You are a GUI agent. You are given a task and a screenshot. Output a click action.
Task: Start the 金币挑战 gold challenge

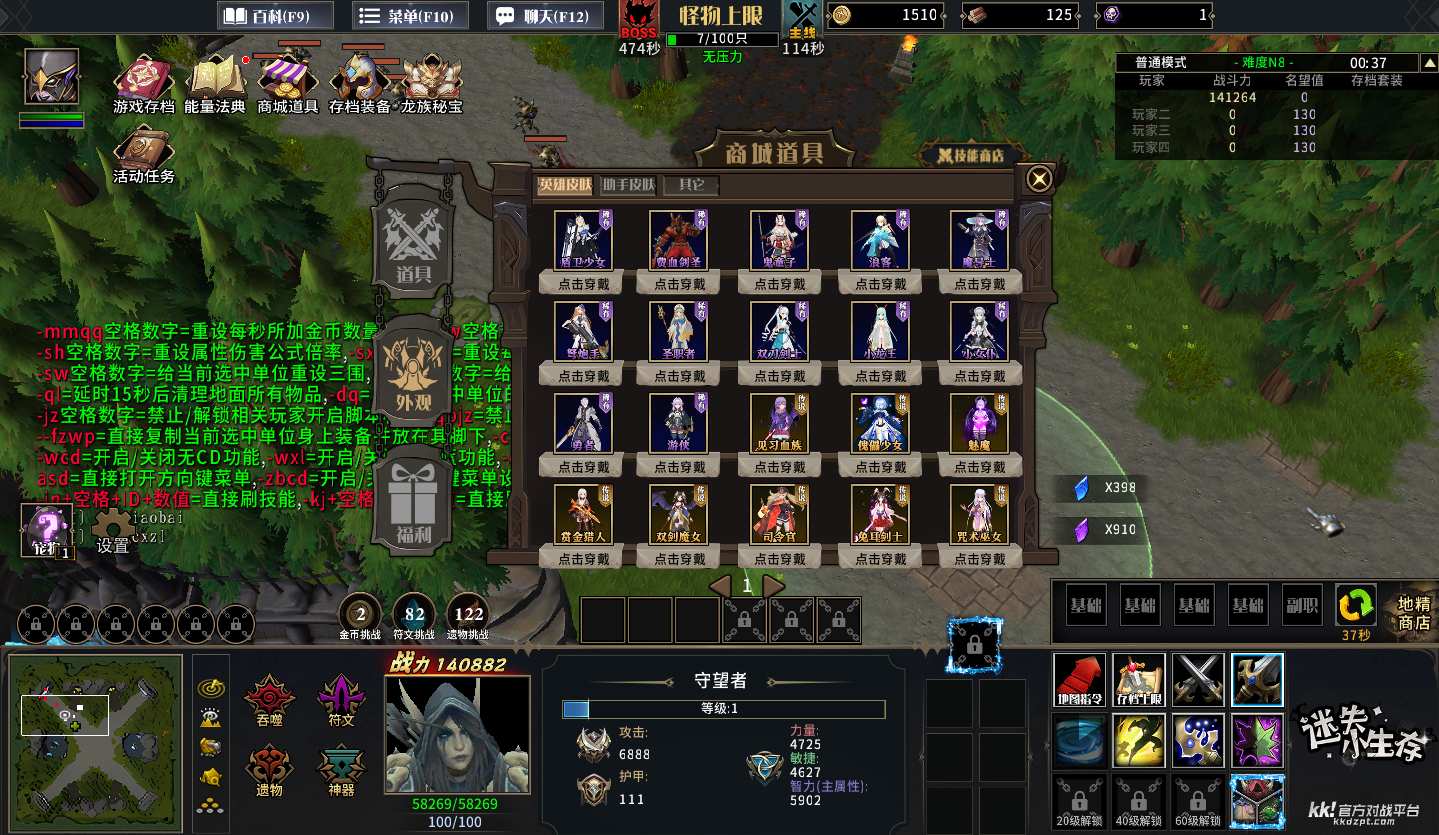362,614
